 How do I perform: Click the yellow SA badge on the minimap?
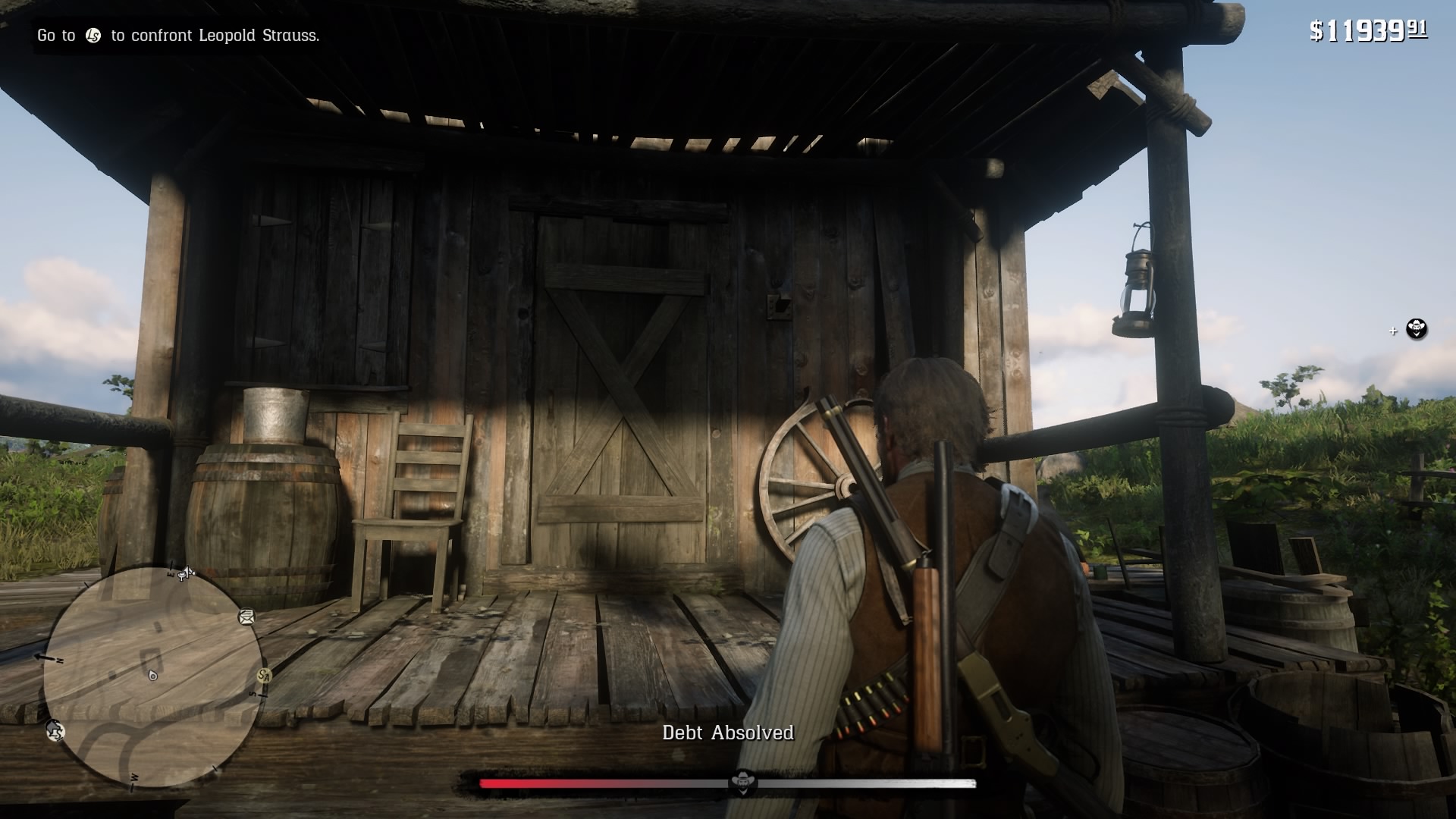pos(265,675)
